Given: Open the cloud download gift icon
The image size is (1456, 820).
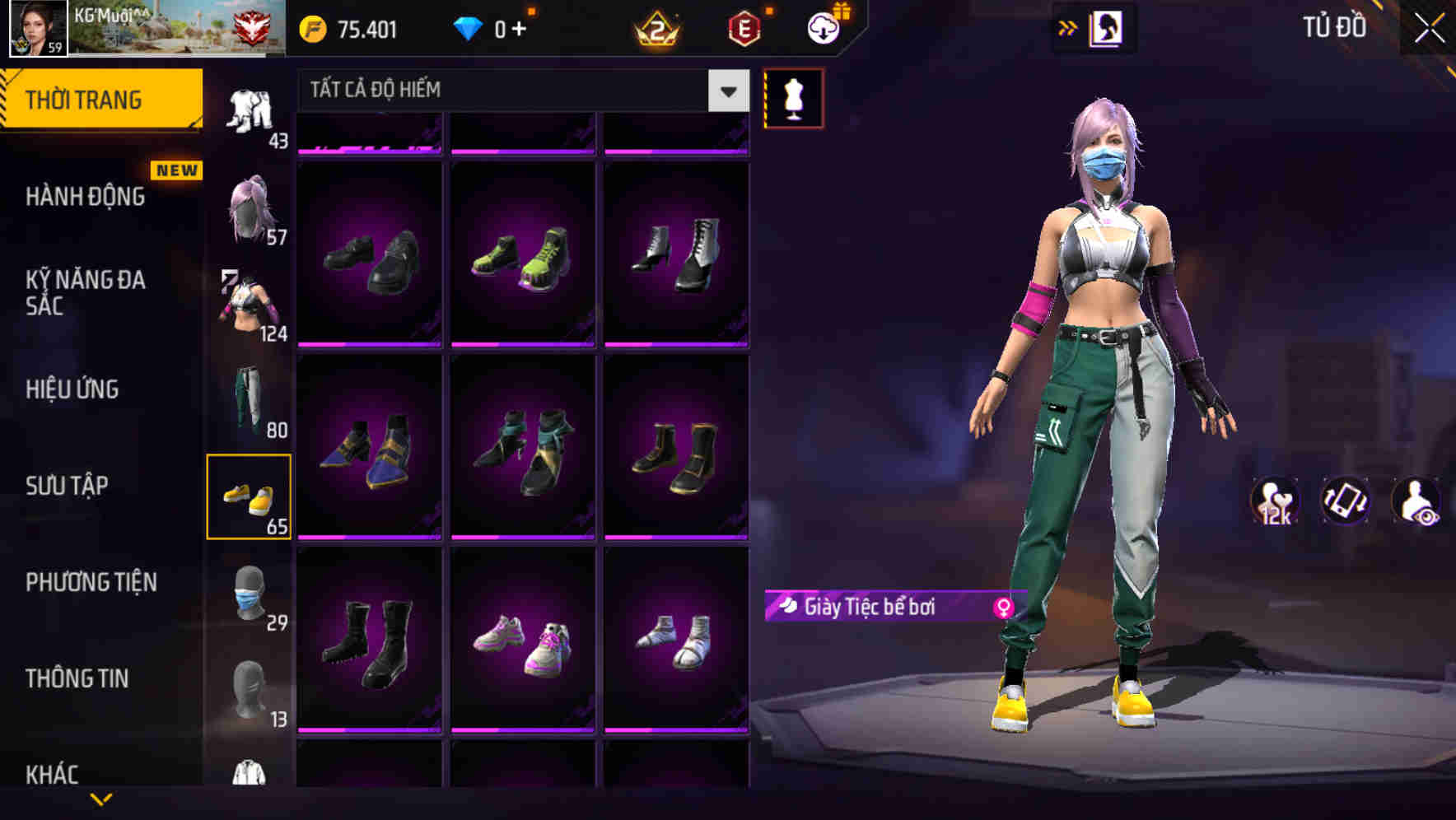Looking at the screenshot, I should pyautogui.click(x=824, y=26).
